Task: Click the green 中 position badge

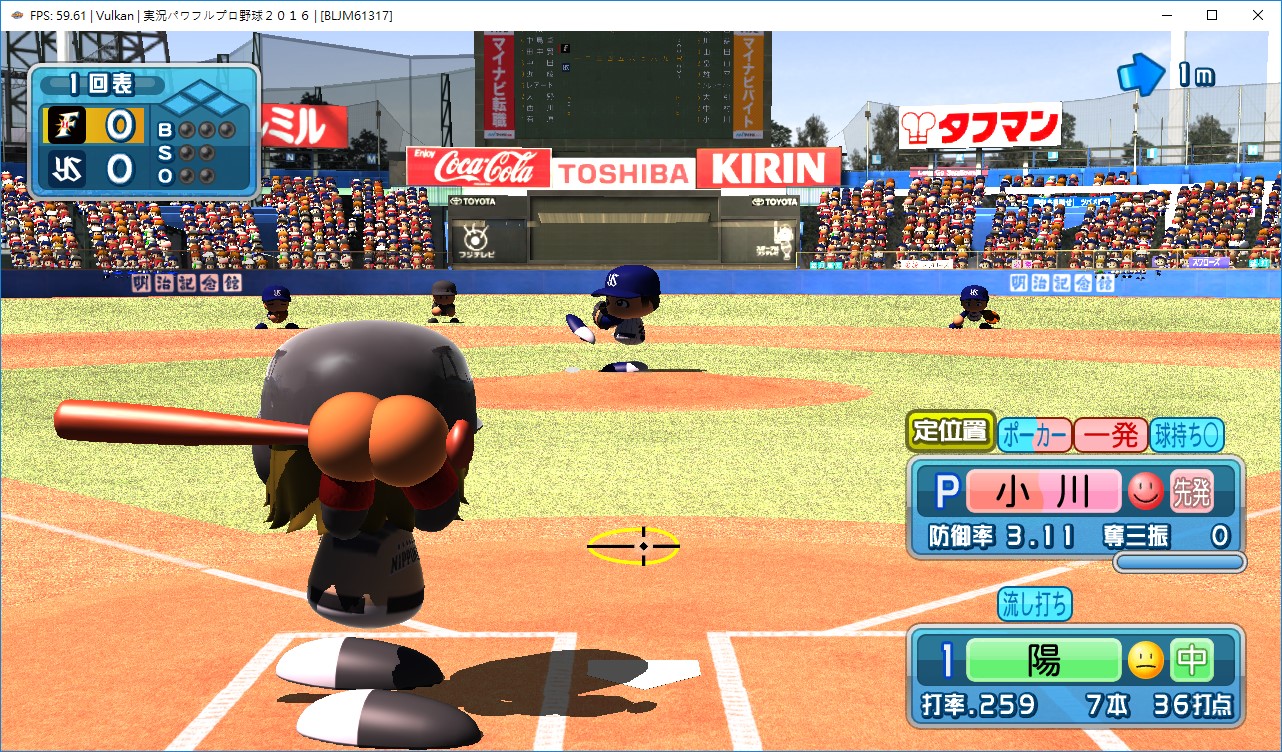Action: [1191, 660]
